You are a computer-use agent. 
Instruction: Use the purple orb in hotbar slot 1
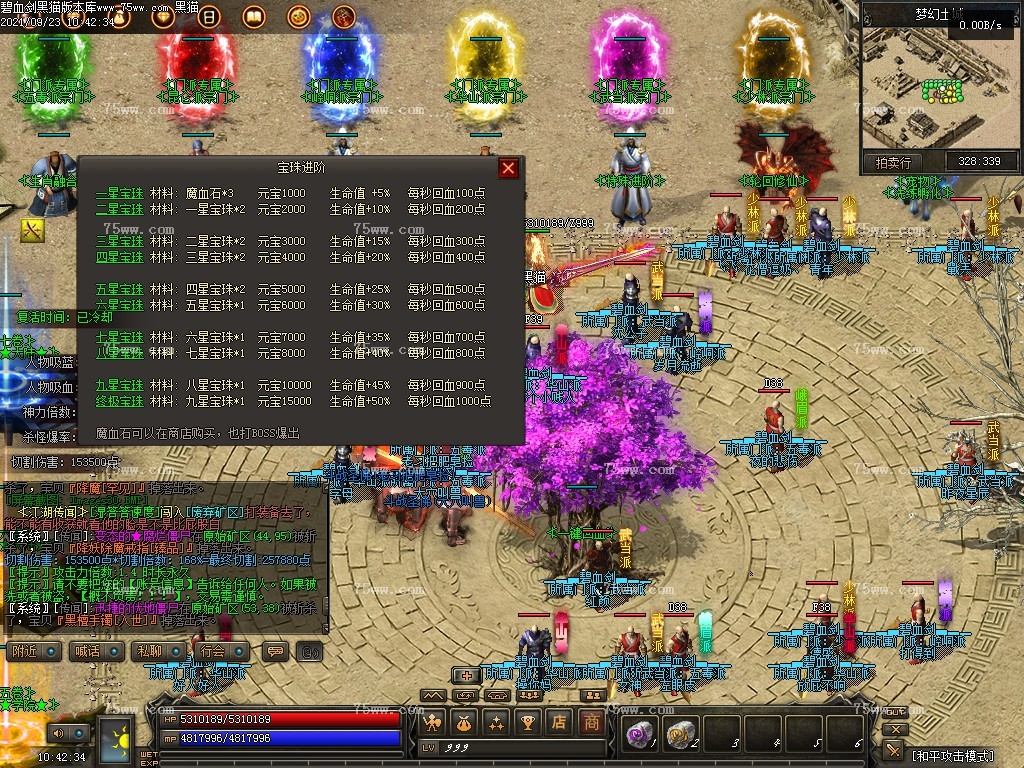pos(639,734)
